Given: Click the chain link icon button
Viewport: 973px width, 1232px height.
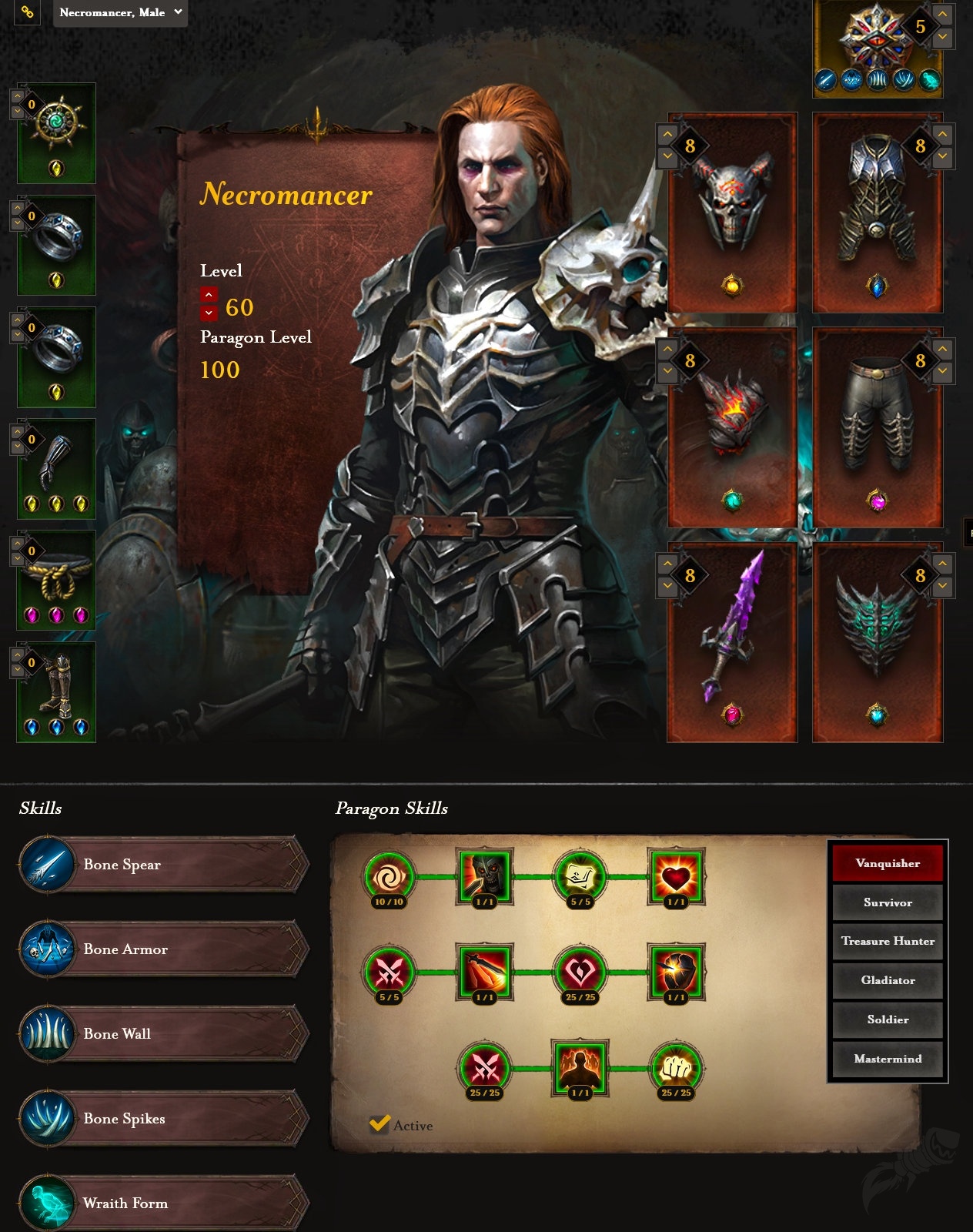Looking at the screenshot, I should coord(27,12).
